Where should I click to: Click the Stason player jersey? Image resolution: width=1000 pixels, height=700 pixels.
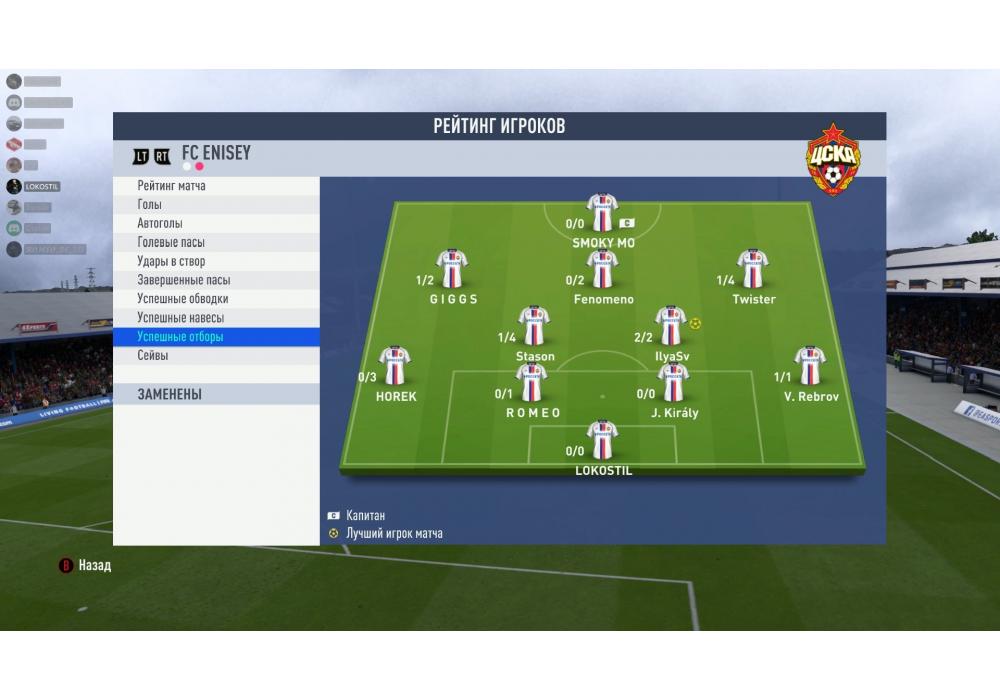click(x=534, y=326)
